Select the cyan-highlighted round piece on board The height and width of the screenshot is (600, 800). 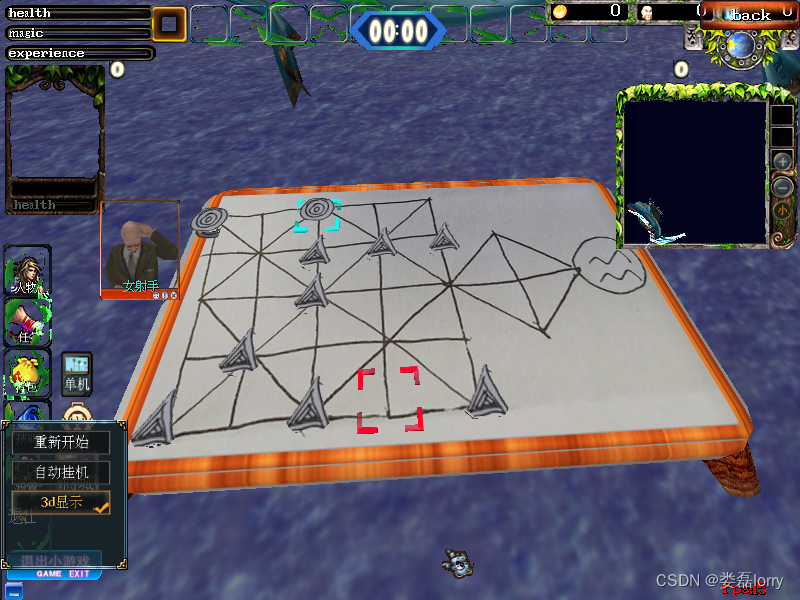318,212
